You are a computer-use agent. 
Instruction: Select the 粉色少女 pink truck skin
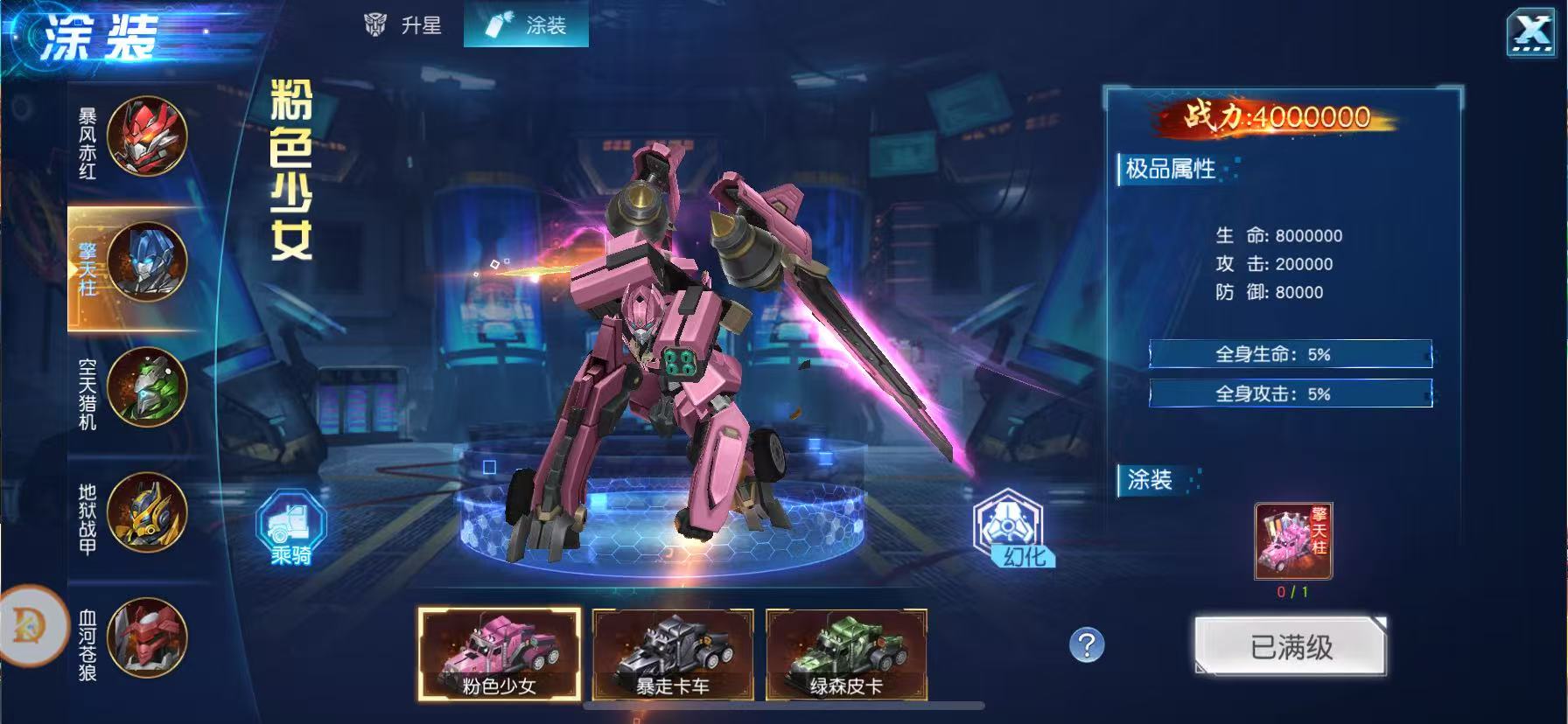499,654
